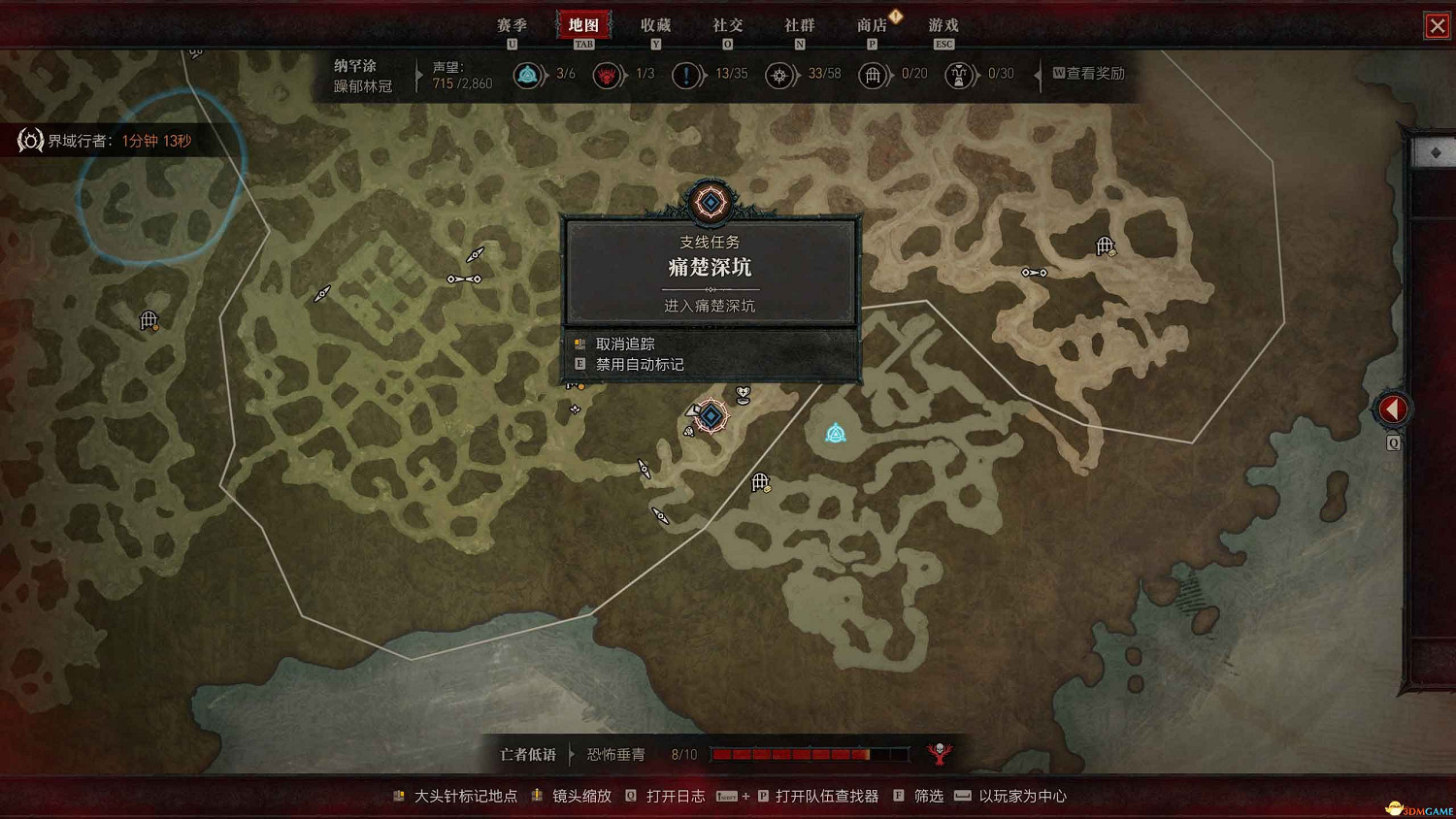Click the Altars of Lilith progress icon showing 1/3
Image resolution: width=1456 pixels, height=819 pixels.
click(x=607, y=75)
